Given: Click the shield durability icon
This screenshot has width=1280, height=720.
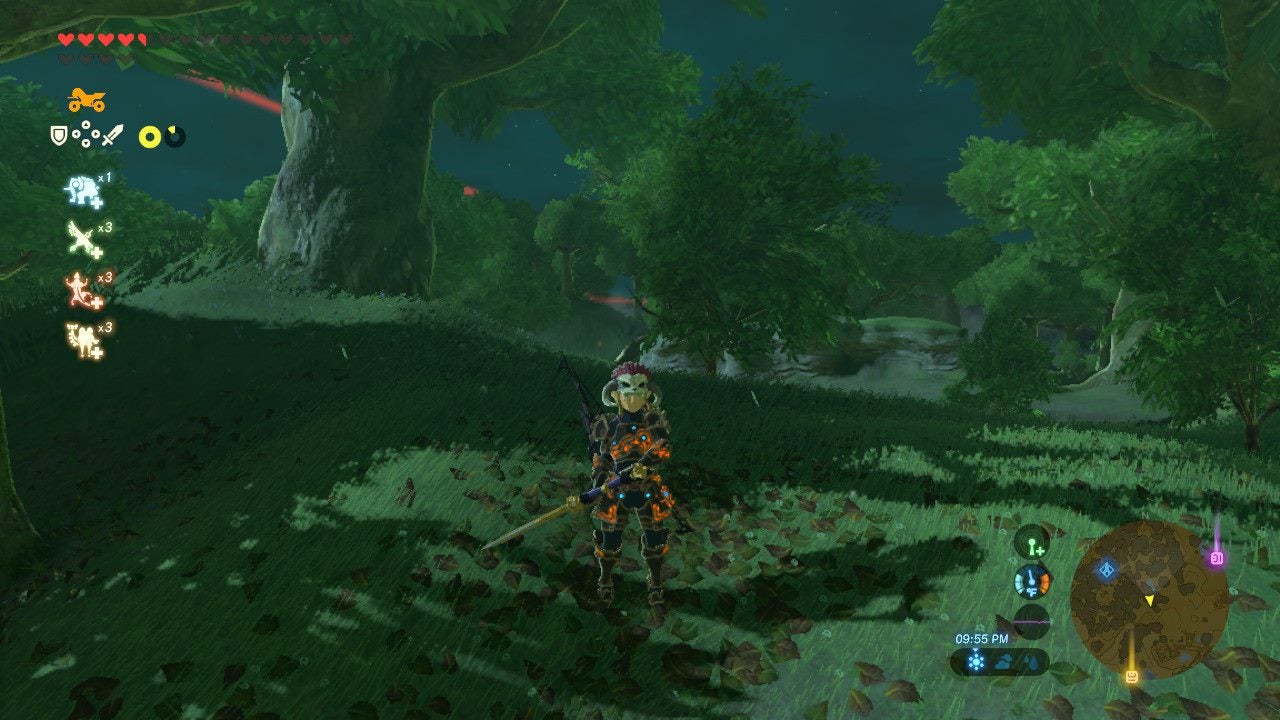Looking at the screenshot, I should click(x=58, y=135).
